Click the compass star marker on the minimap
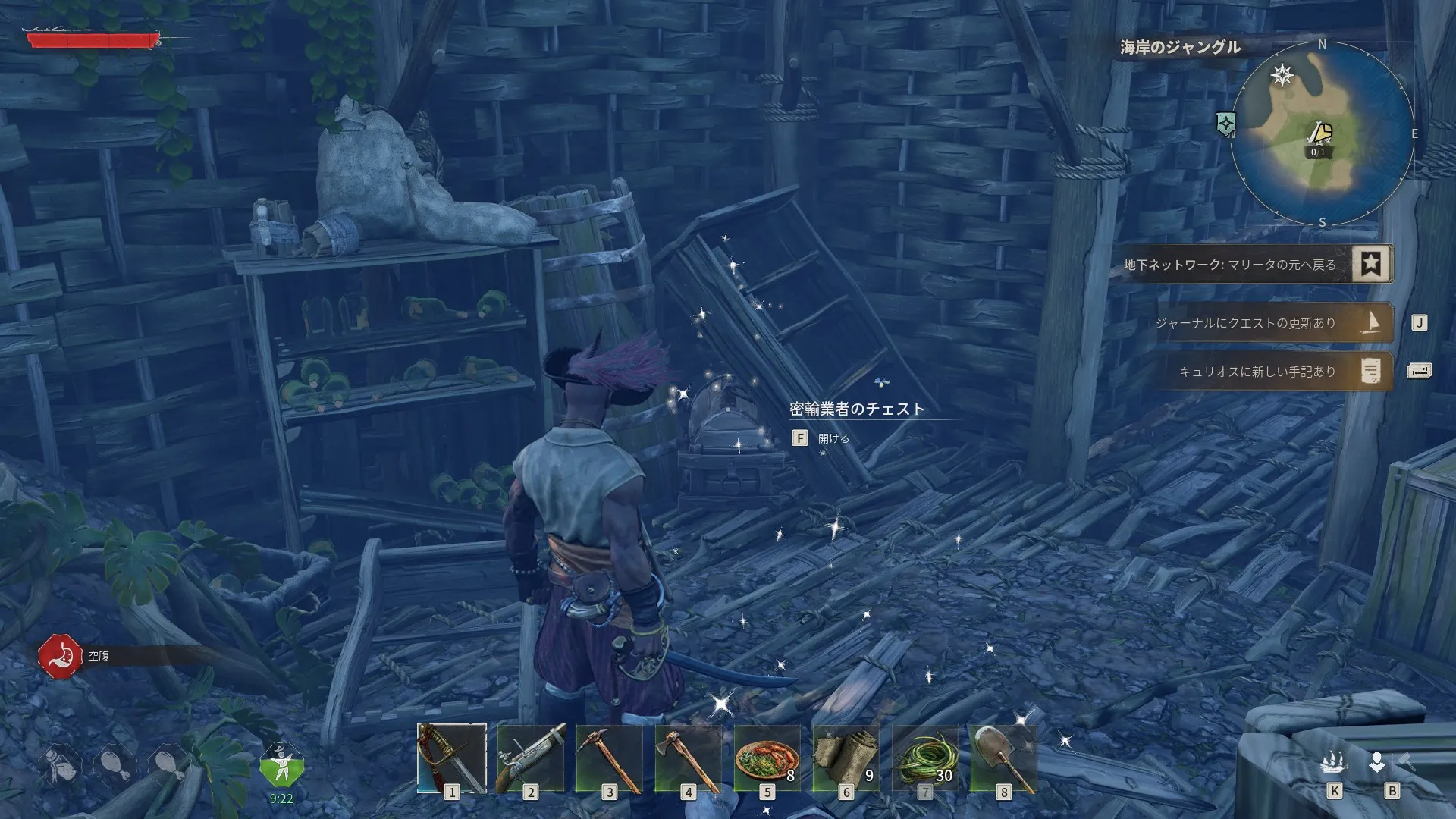Image resolution: width=1456 pixels, height=819 pixels. pos(1282,75)
